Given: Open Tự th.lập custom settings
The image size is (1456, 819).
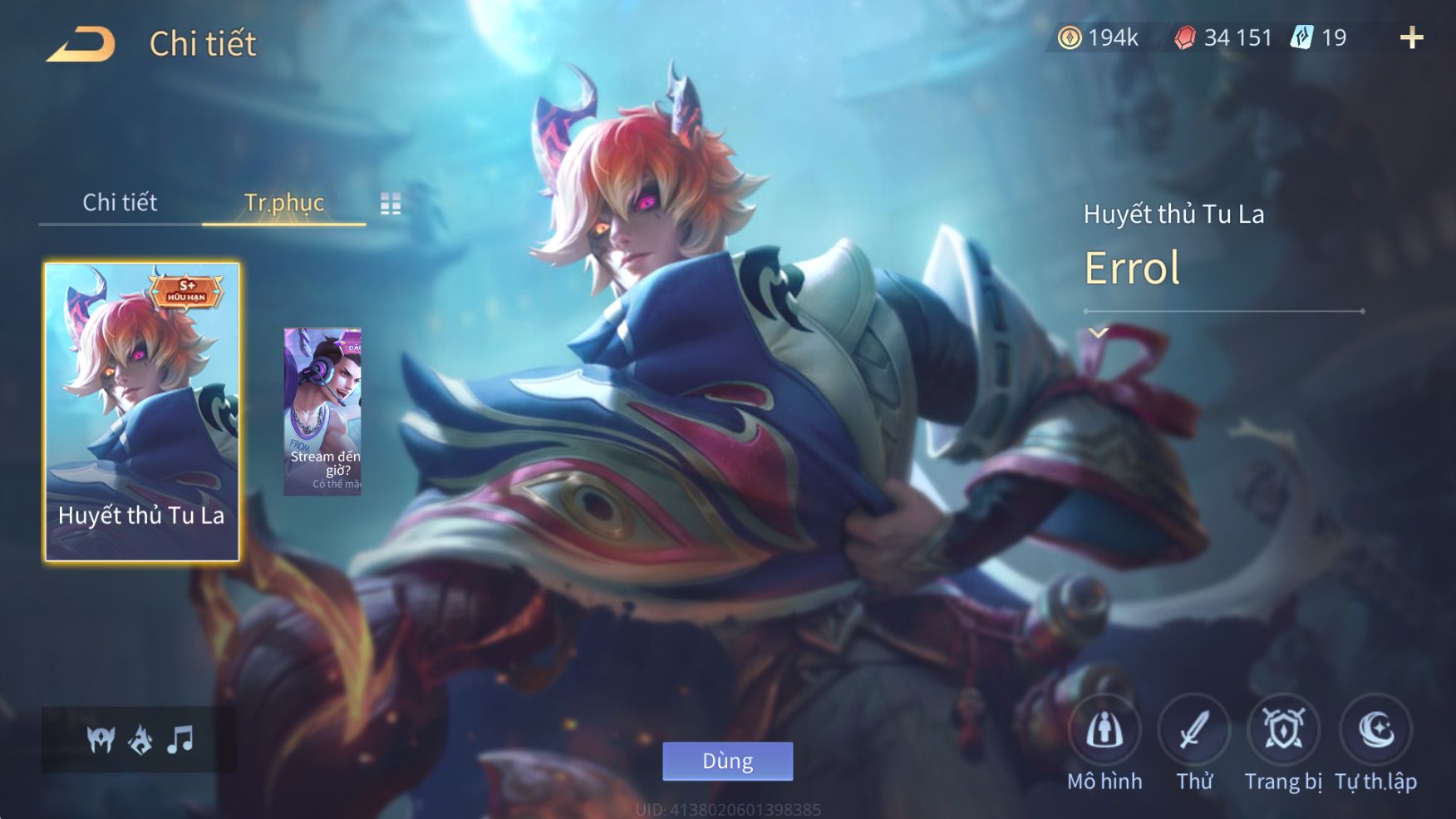Looking at the screenshot, I should 1375,731.
